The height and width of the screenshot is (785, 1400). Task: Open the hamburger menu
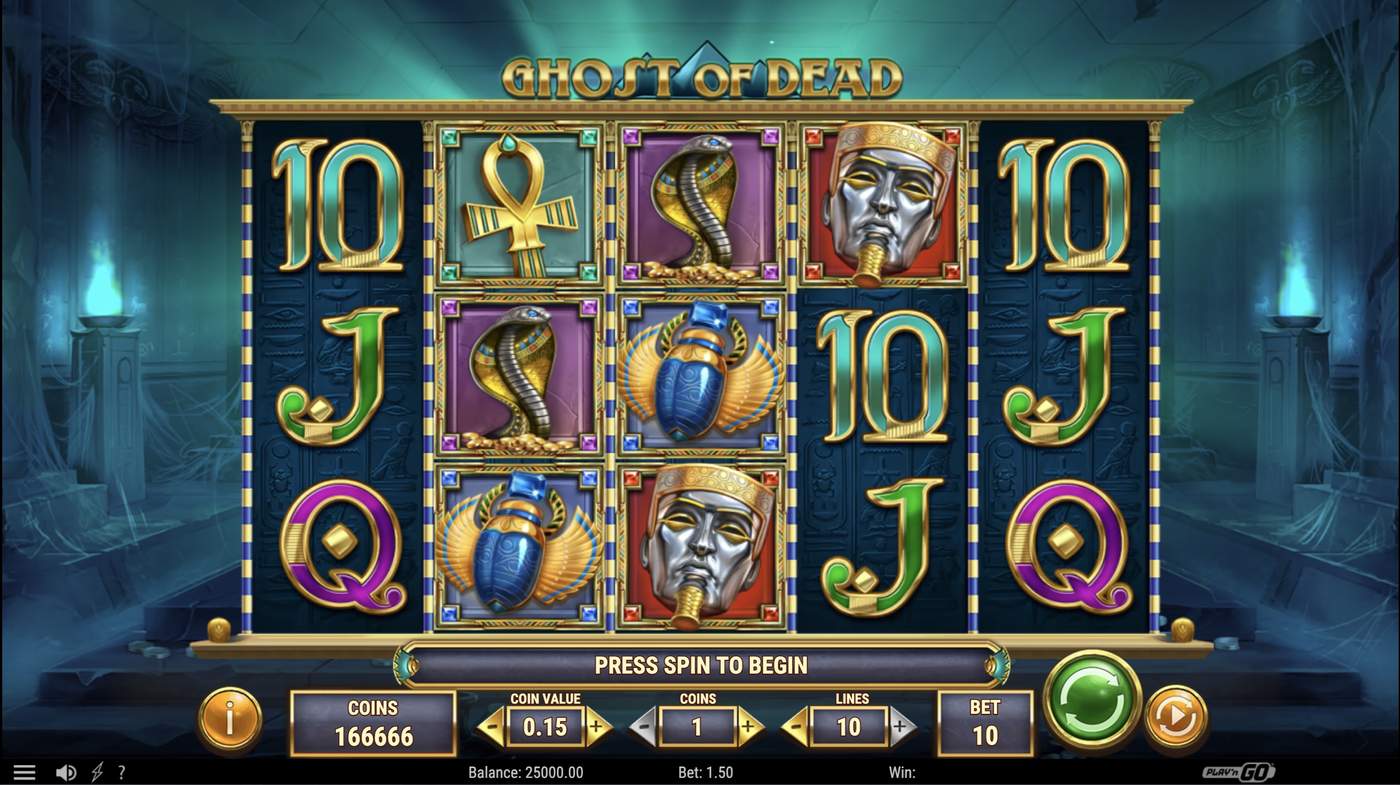point(24,771)
